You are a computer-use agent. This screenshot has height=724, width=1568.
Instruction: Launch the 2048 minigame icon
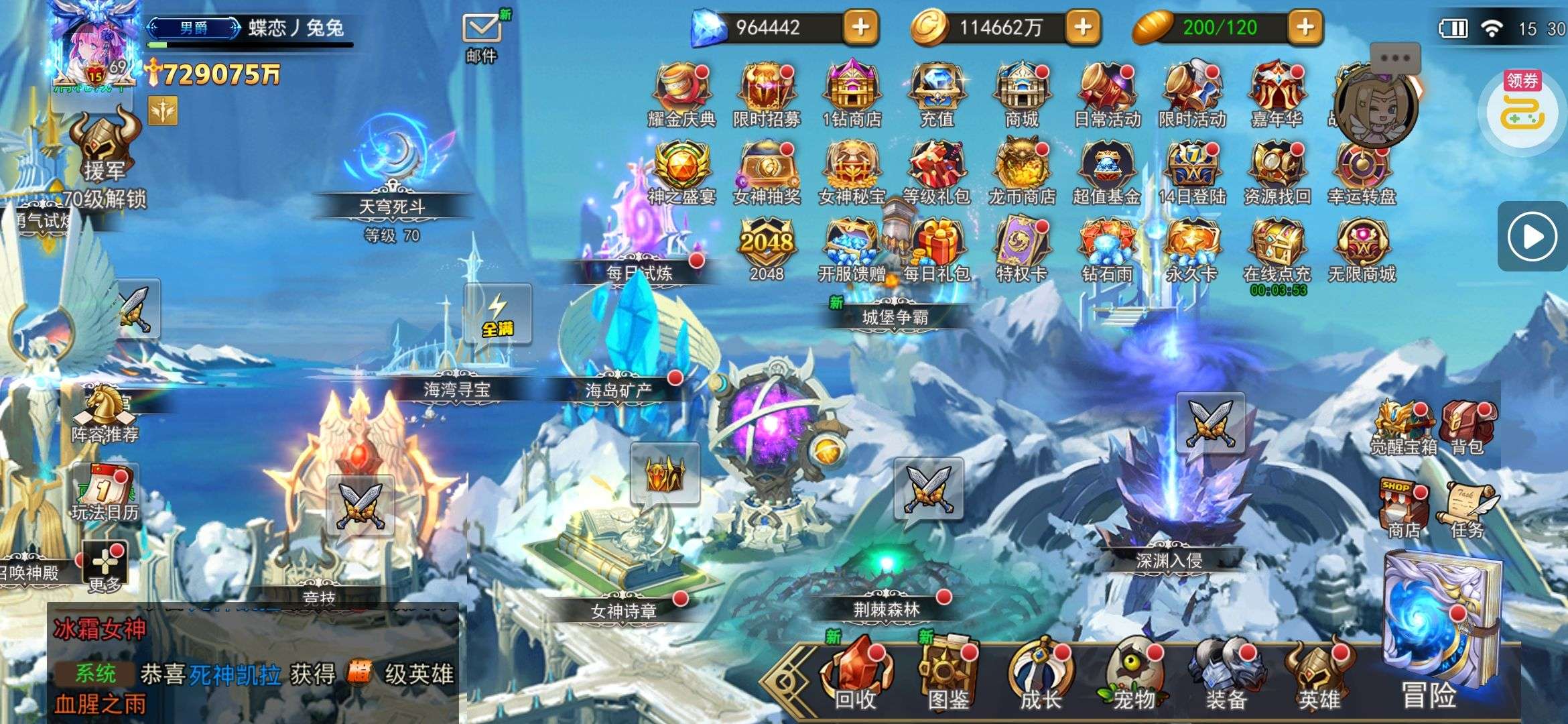point(767,248)
